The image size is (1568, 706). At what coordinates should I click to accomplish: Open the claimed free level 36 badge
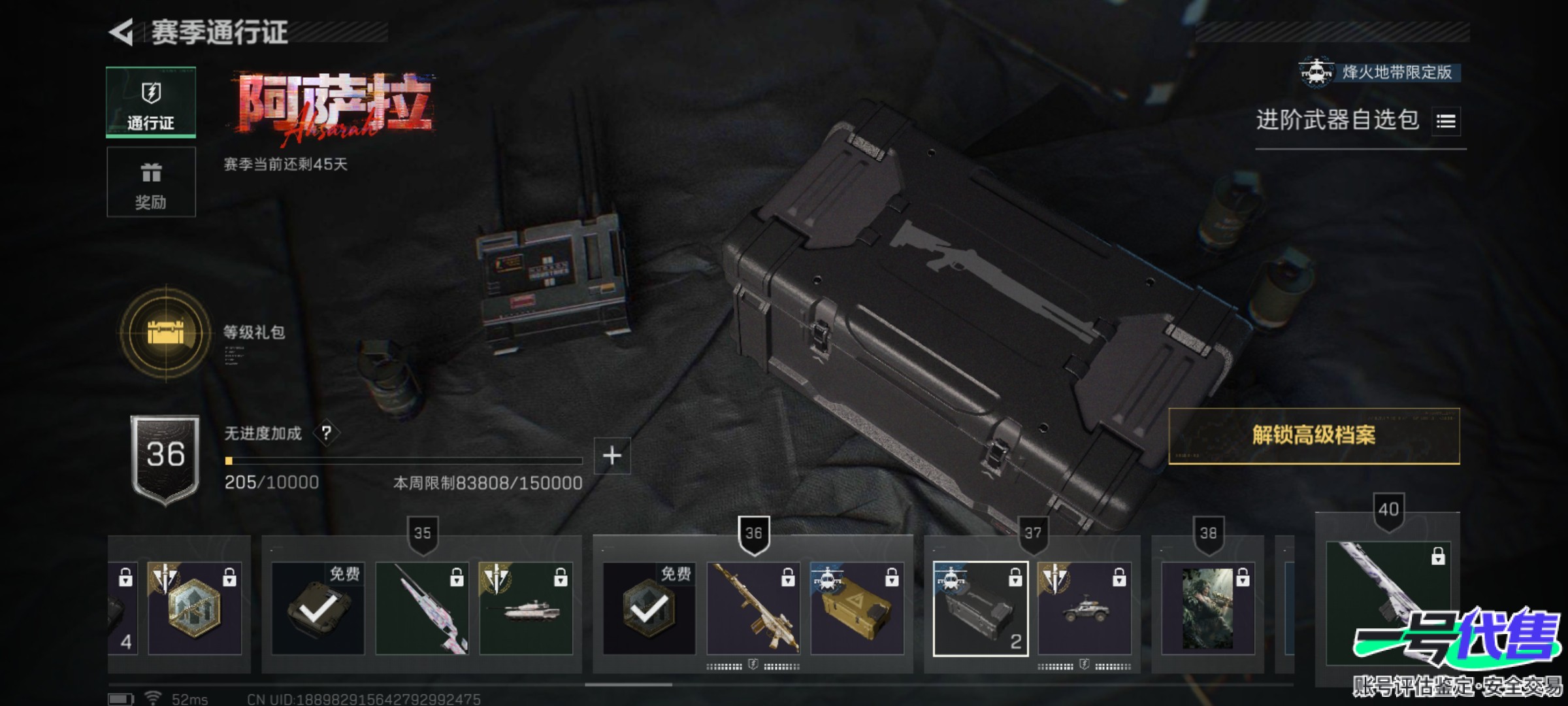[x=649, y=609]
